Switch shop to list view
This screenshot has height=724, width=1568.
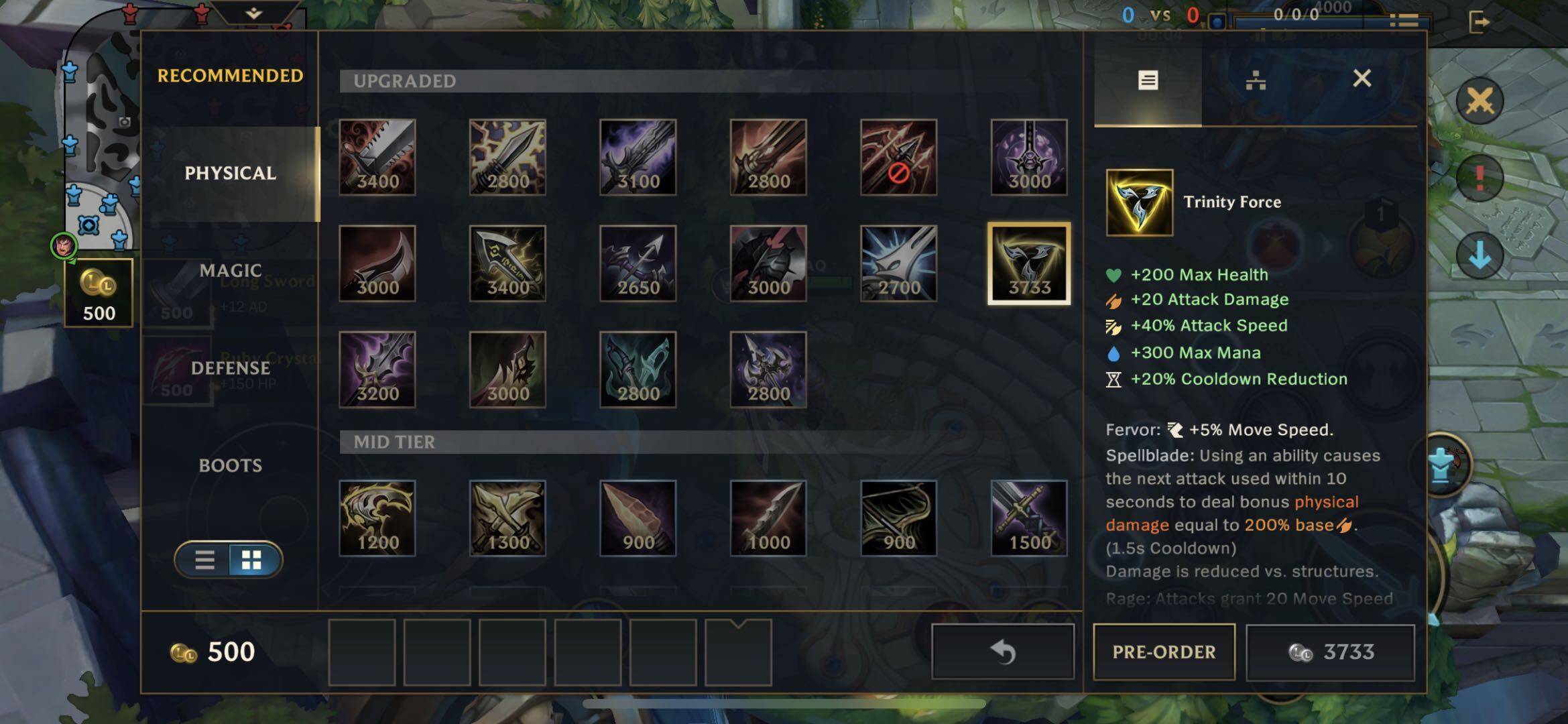pos(204,560)
